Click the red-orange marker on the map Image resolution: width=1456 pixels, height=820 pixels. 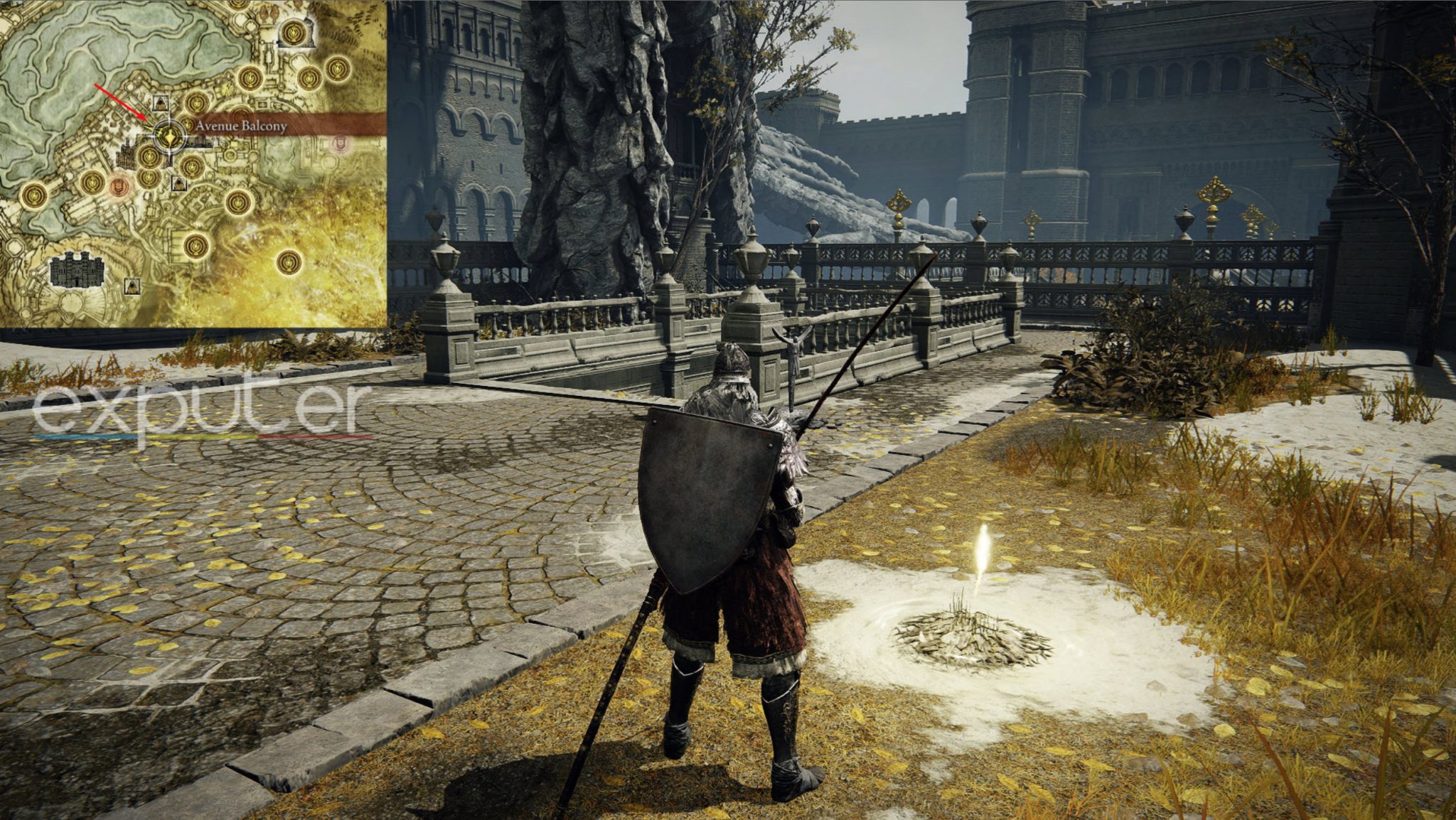[119, 187]
